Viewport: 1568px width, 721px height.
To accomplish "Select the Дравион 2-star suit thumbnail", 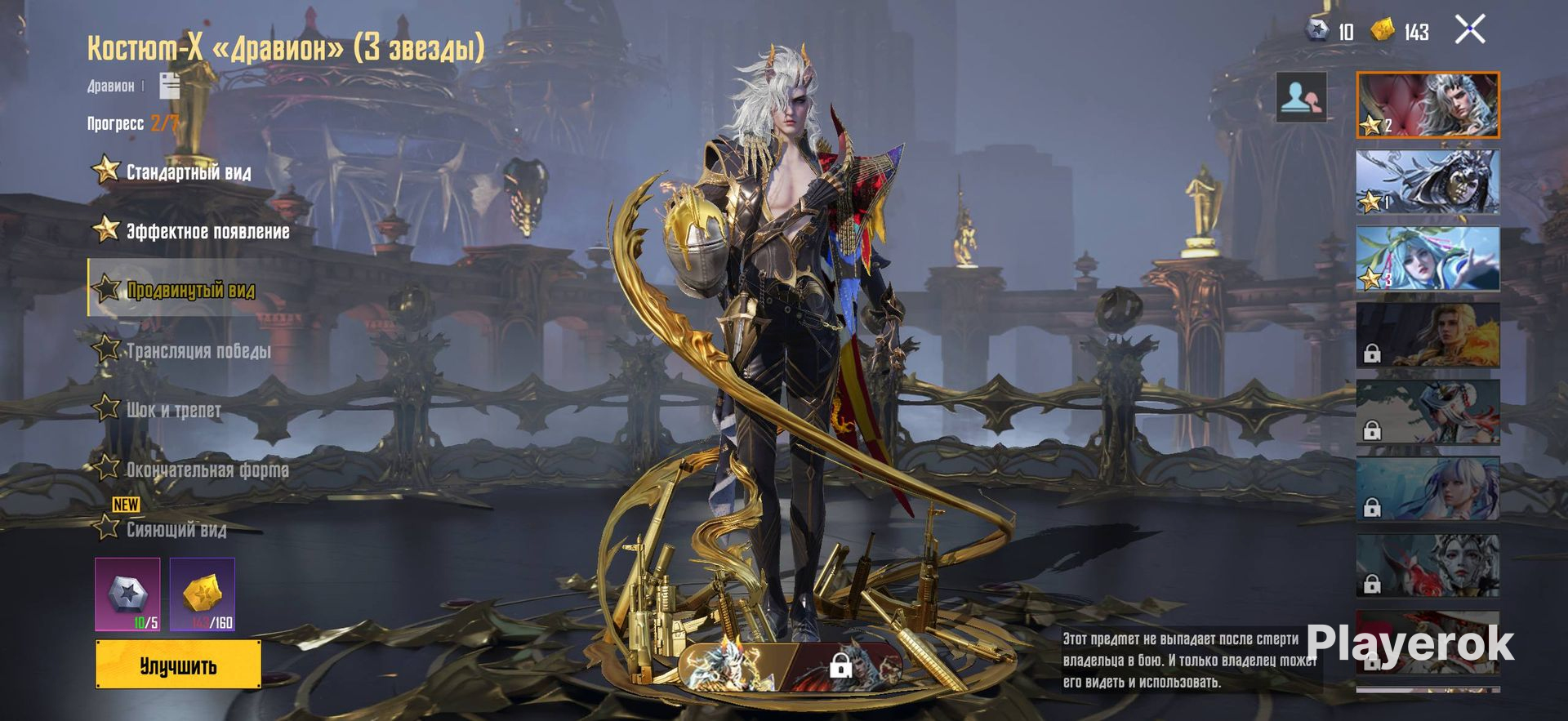I will tap(1428, 105).
